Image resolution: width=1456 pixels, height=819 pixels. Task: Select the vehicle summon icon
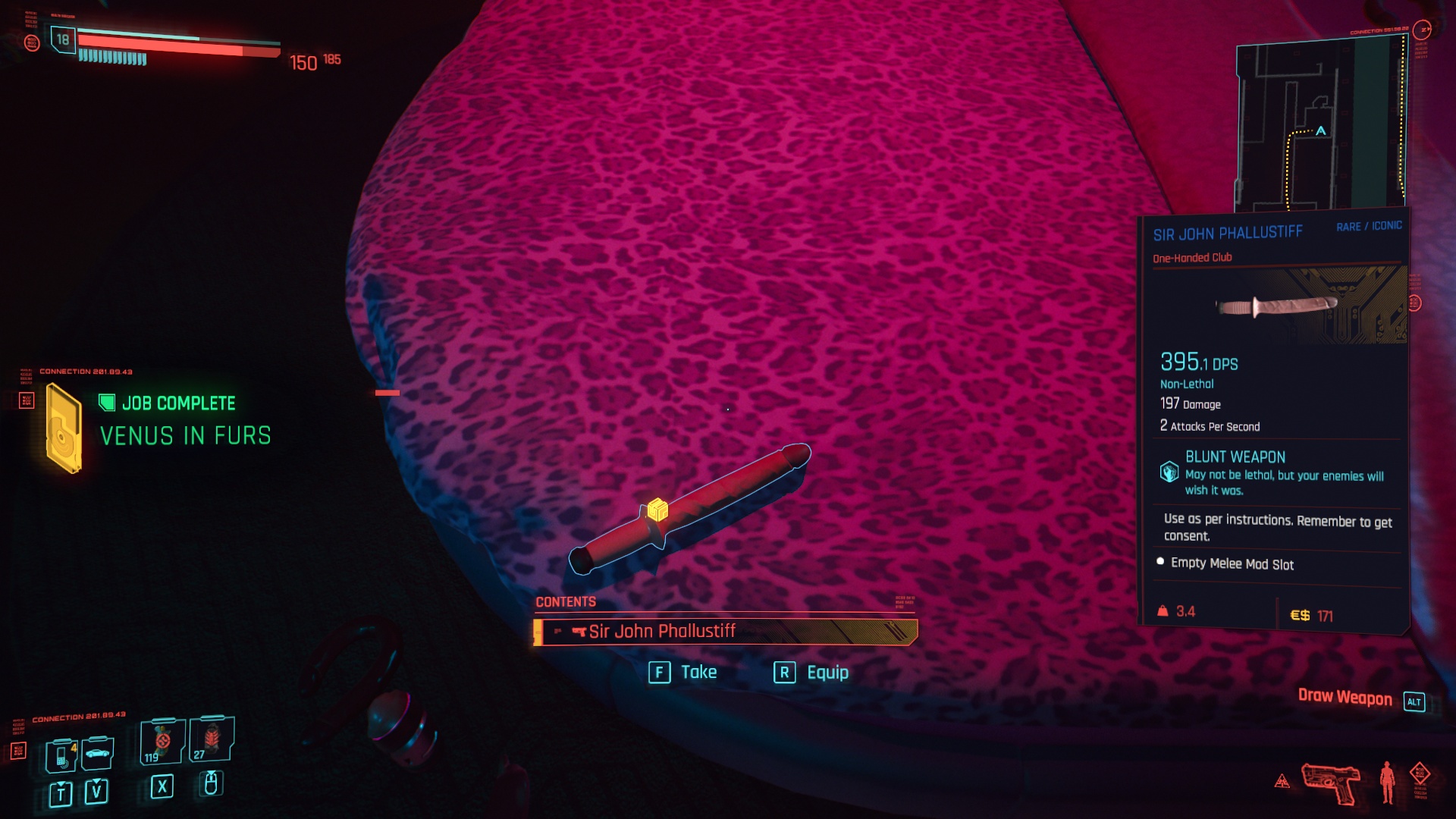click(97, 755)
